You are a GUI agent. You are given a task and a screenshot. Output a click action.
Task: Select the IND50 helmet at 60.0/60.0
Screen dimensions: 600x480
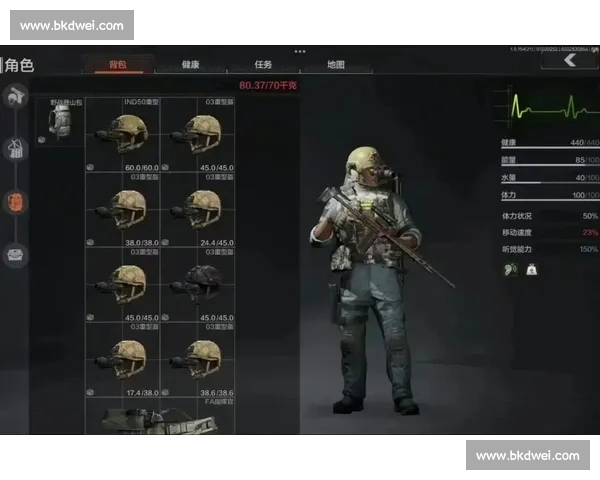tap(124, 134)
